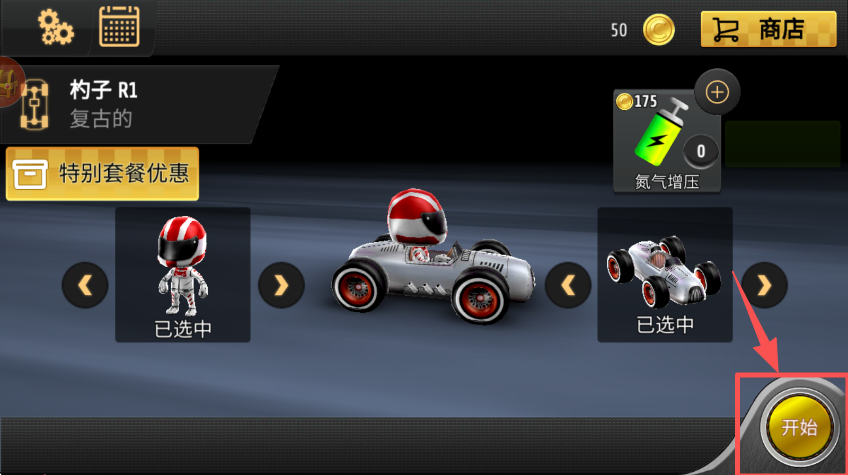Show next driver character
Screen dimensions: 848x475
tap(281, 286)
